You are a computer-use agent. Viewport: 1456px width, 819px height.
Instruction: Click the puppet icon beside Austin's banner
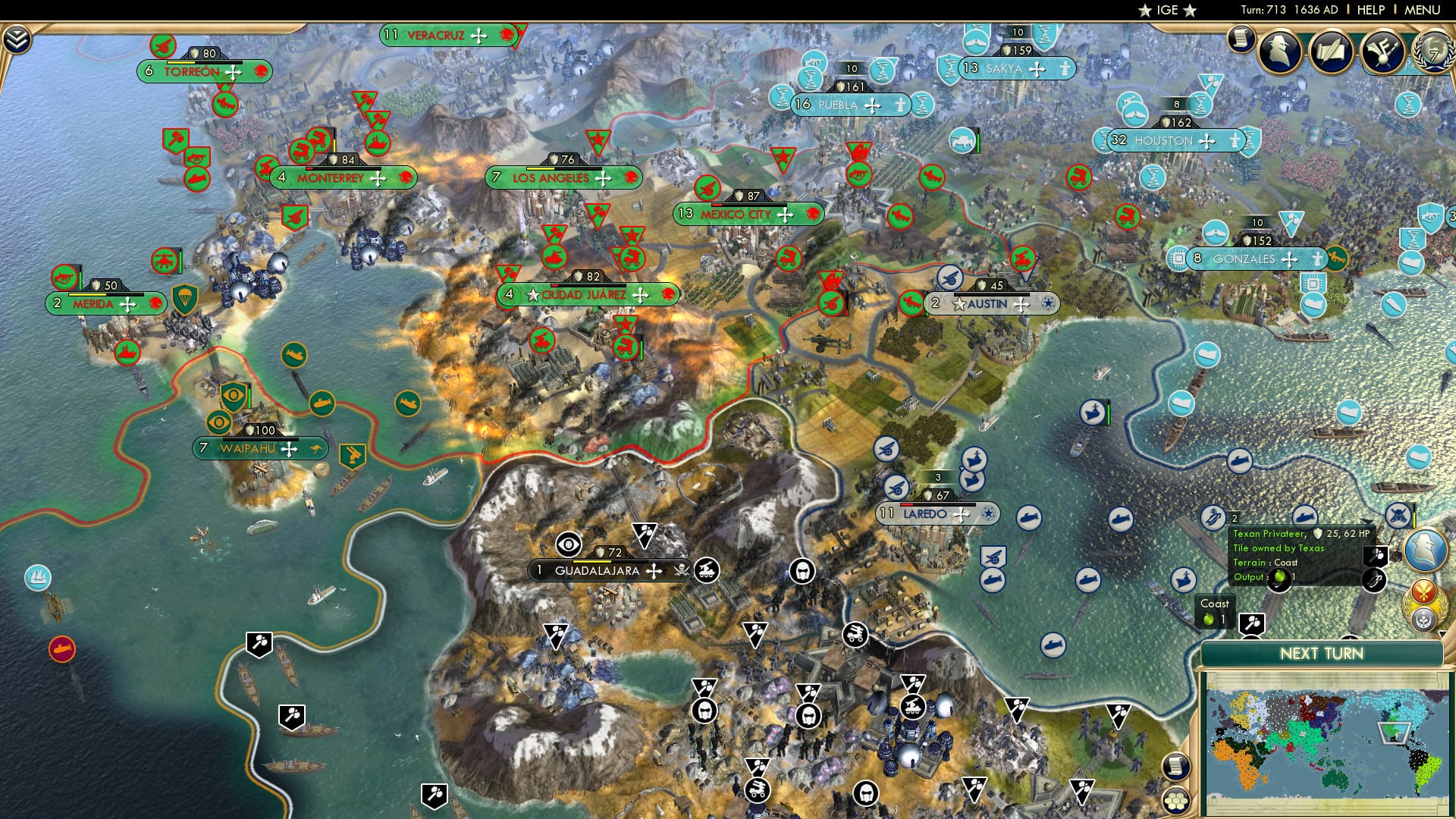coord(1048,304)
